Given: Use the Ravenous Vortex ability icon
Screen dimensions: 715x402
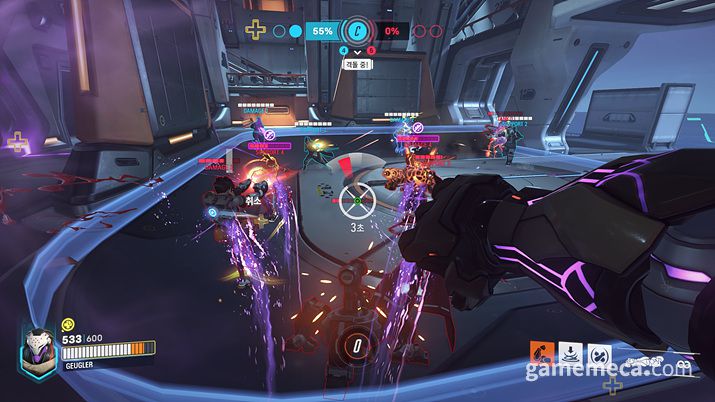Looking at the screenshot, I should click(570, 353).
